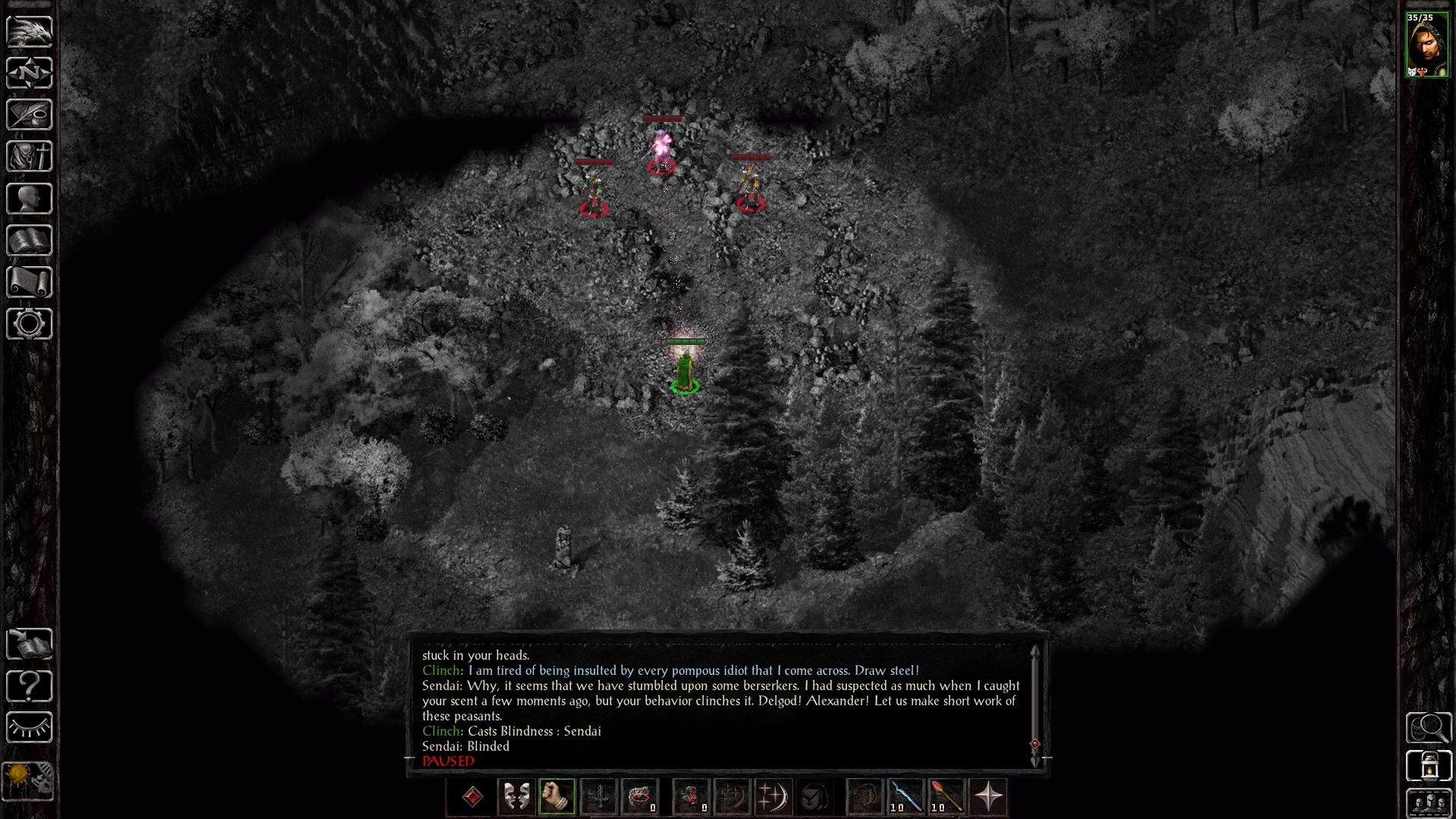The height and width of the screenshot is (819, 1456).
Task: Open the inventory screen
Action: click(30, 157)
